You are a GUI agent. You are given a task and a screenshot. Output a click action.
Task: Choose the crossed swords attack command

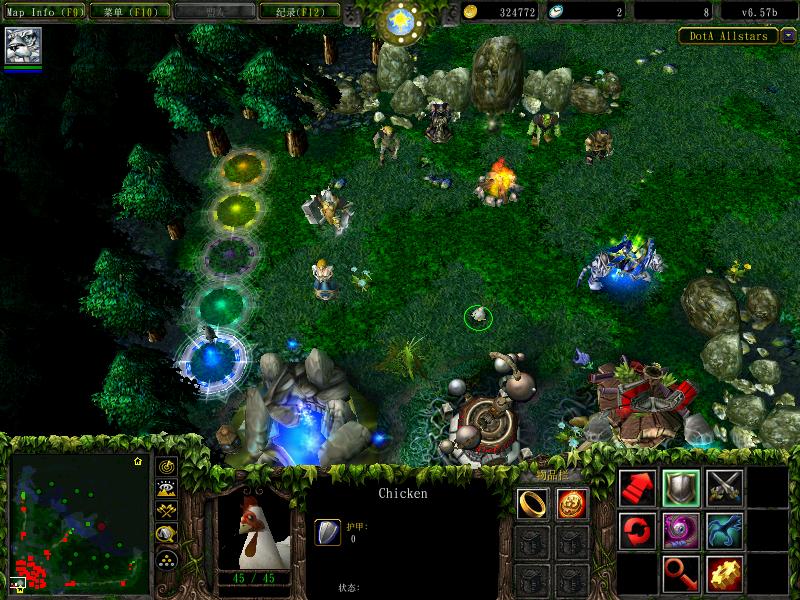coord(724,487)
